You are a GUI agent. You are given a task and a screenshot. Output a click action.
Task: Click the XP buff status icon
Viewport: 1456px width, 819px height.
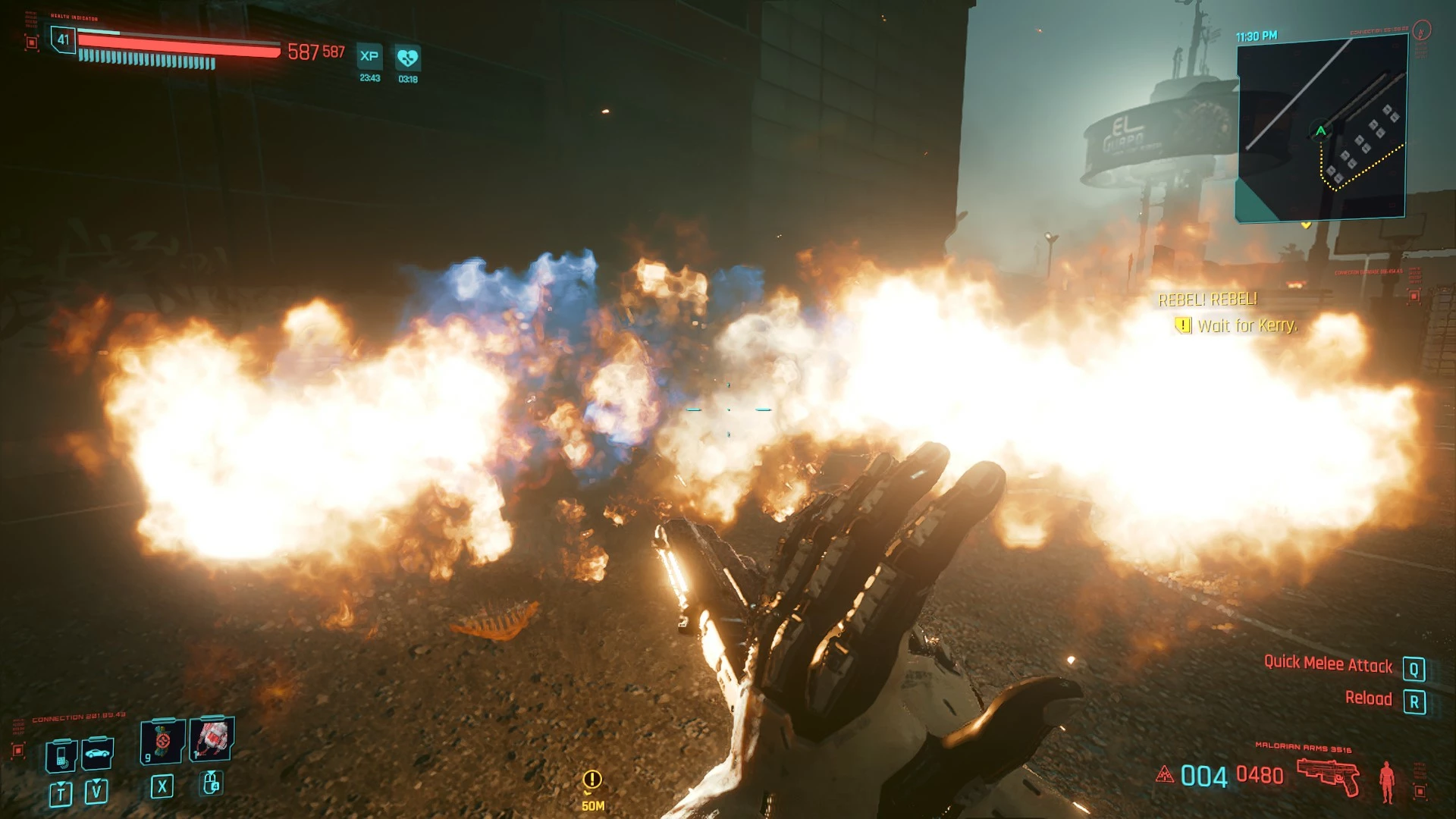click(369, 56)
